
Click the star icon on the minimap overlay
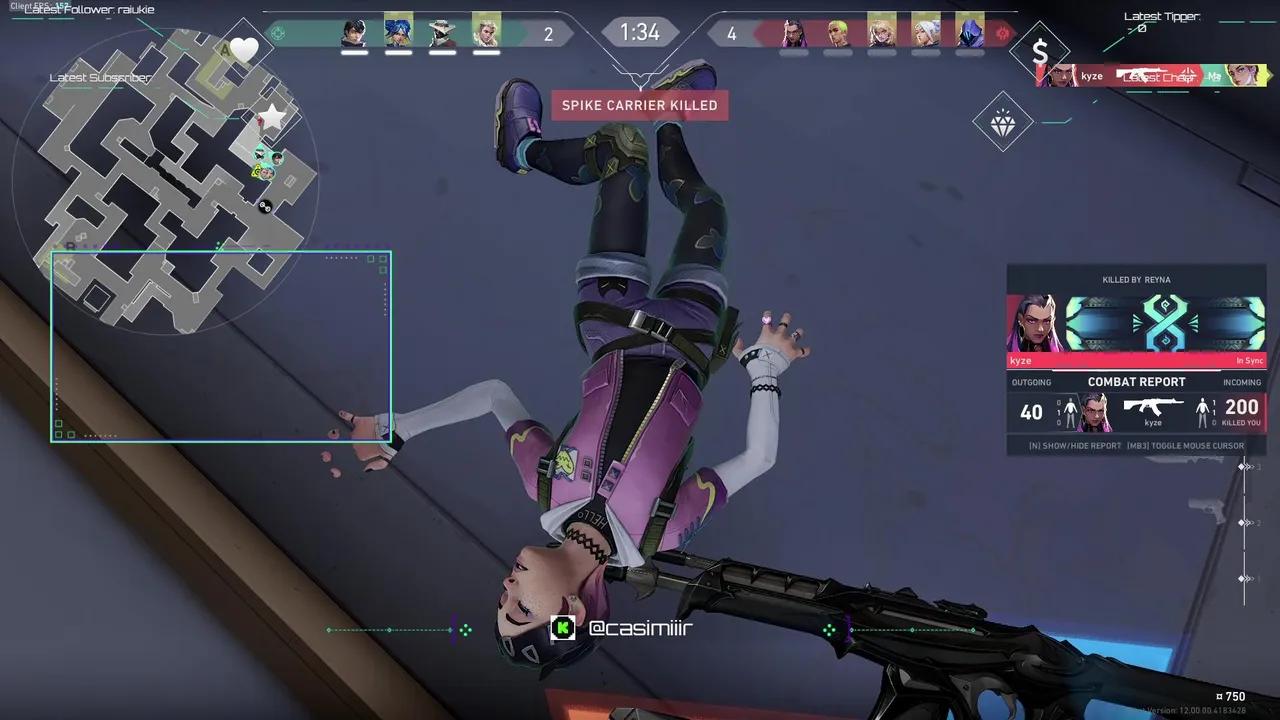[270, 116]
